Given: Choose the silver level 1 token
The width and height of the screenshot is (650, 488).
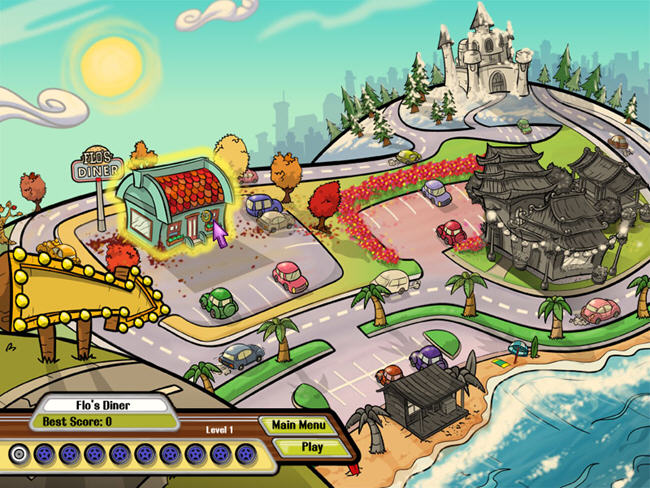Looking at the screenshot, I should tap(17, 454).
